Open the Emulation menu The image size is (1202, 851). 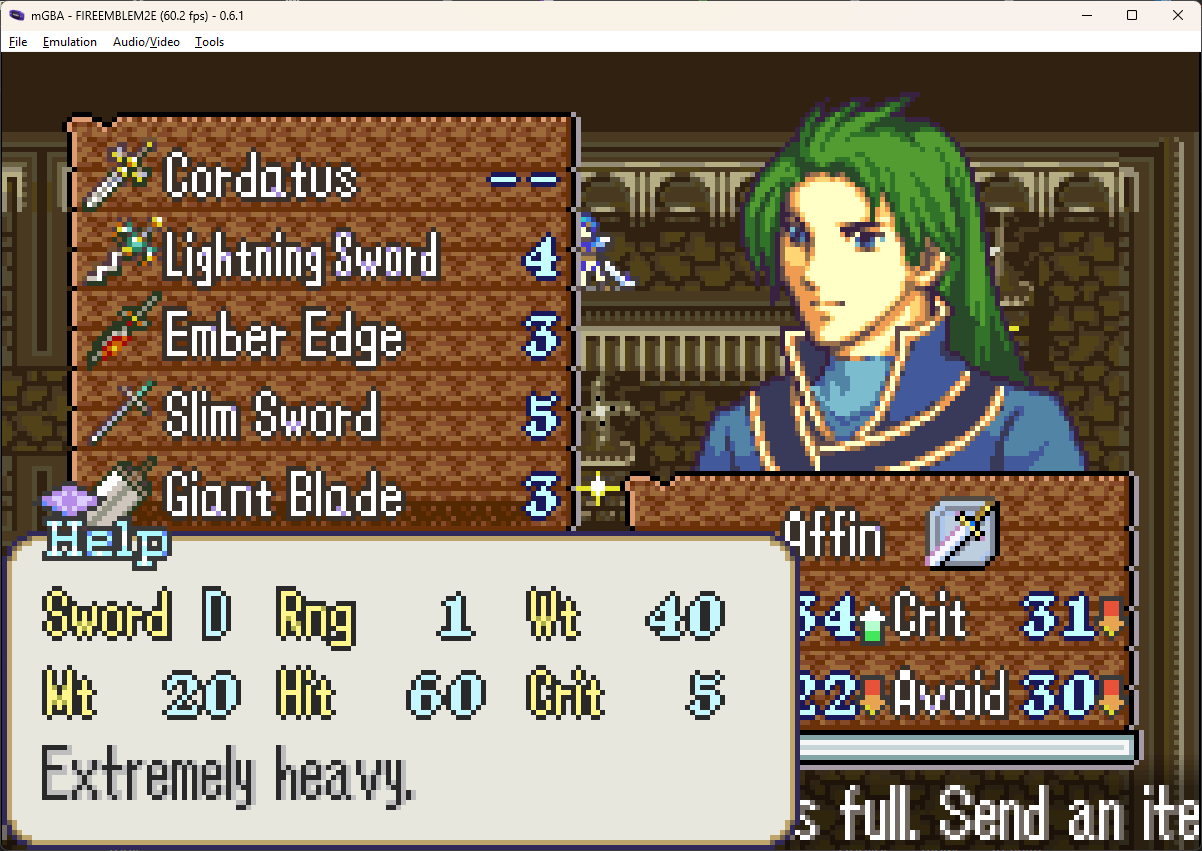pyautogui.click(x=70, y=42)
